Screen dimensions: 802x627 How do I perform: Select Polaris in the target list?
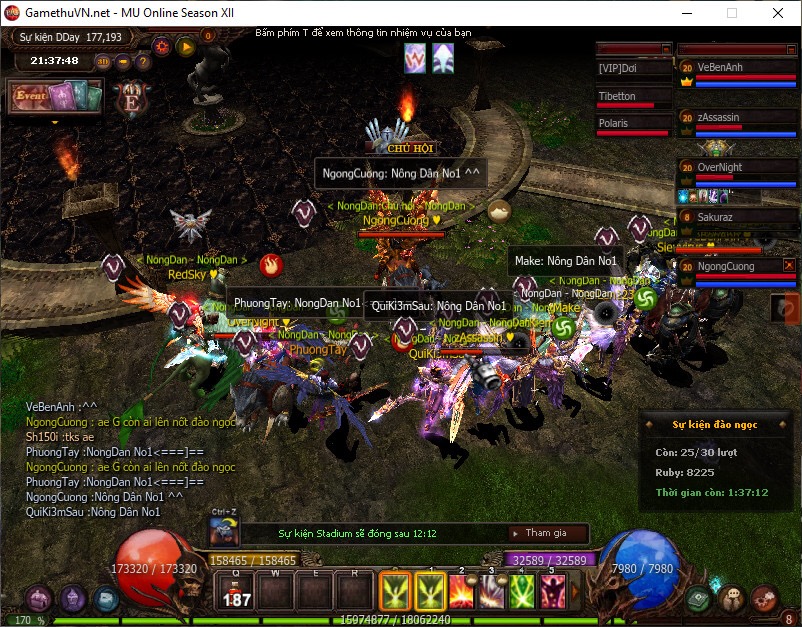pyautogui.click(x=633, y=124)
